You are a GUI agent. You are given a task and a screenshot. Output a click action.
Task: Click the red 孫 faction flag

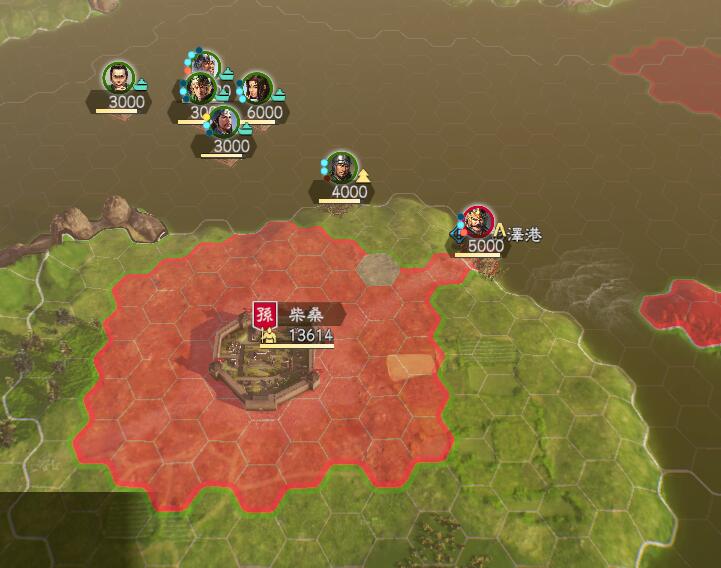tap(265, 314)
